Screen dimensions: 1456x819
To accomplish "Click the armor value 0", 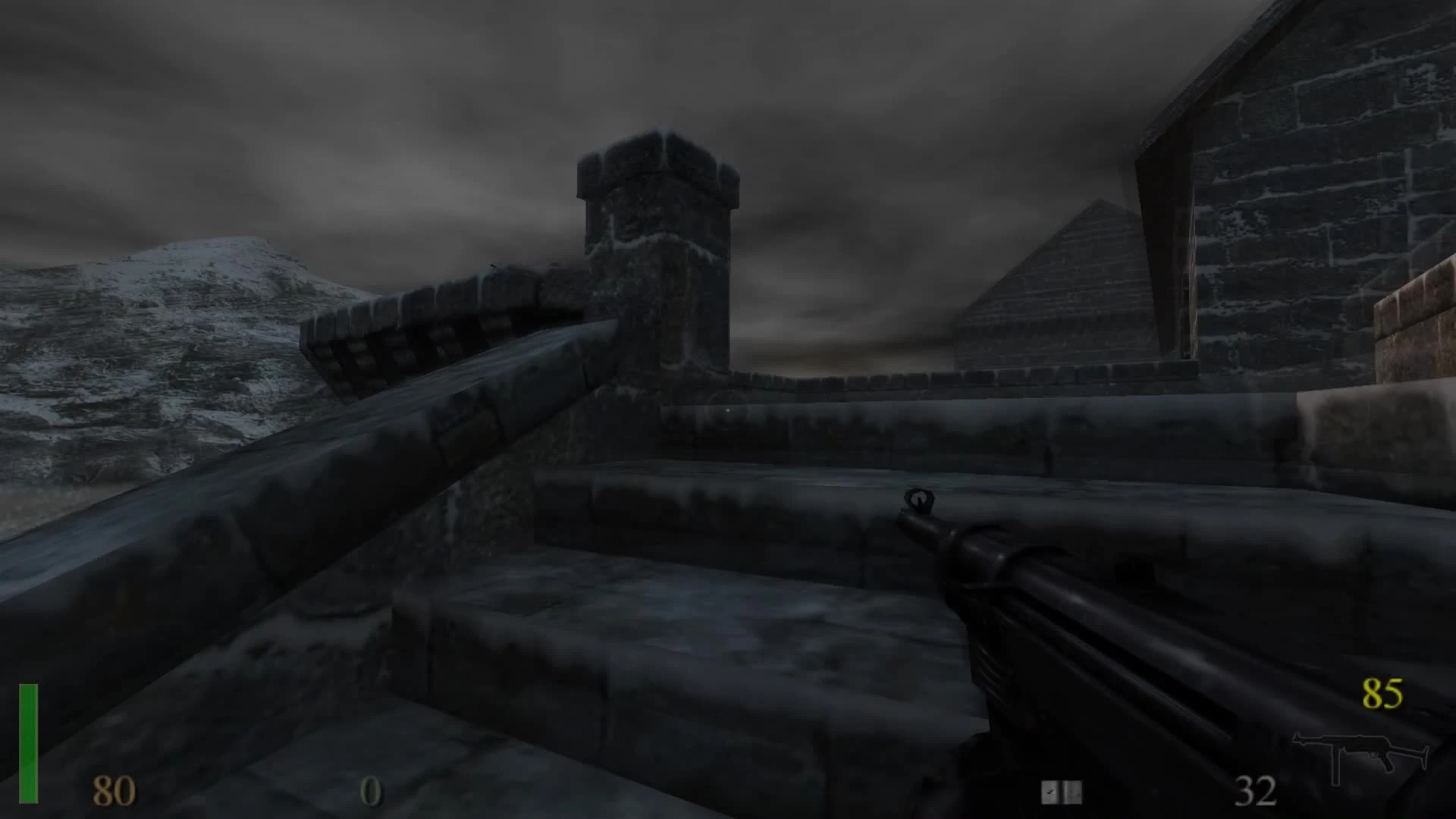I will 369,792.
